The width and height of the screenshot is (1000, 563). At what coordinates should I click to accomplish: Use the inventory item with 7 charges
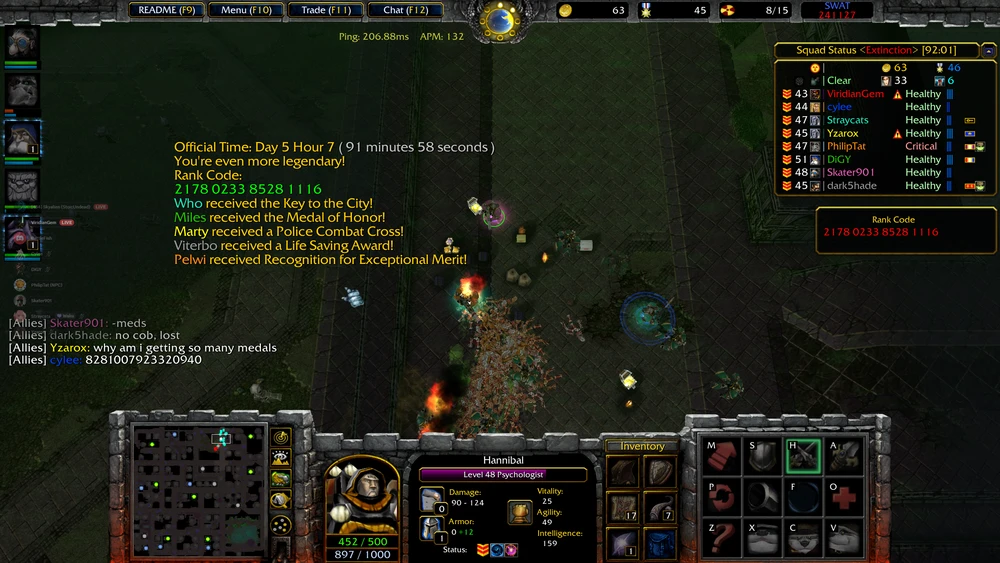click(660, 508)
